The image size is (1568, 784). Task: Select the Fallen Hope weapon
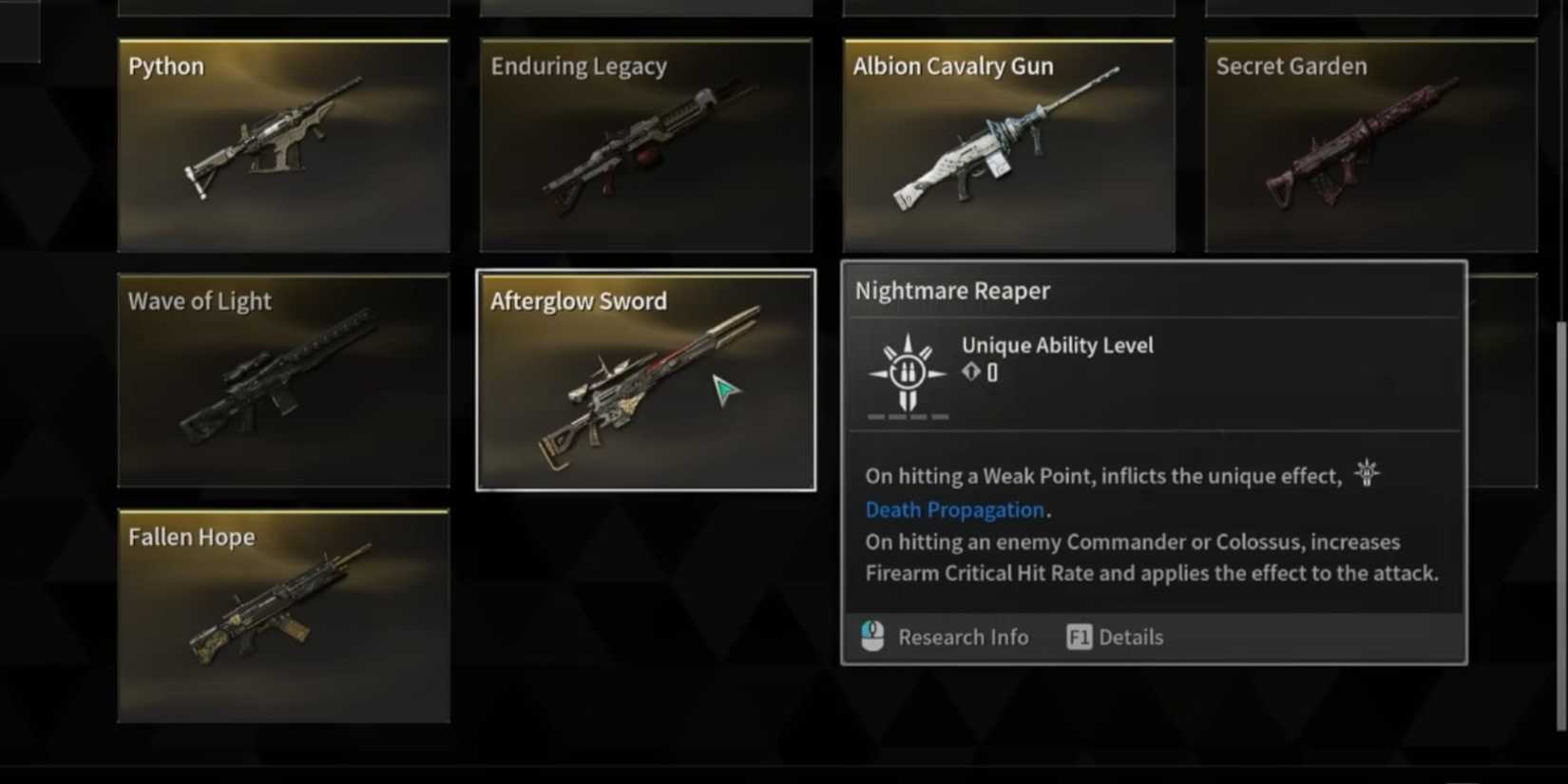click(283, 616)
